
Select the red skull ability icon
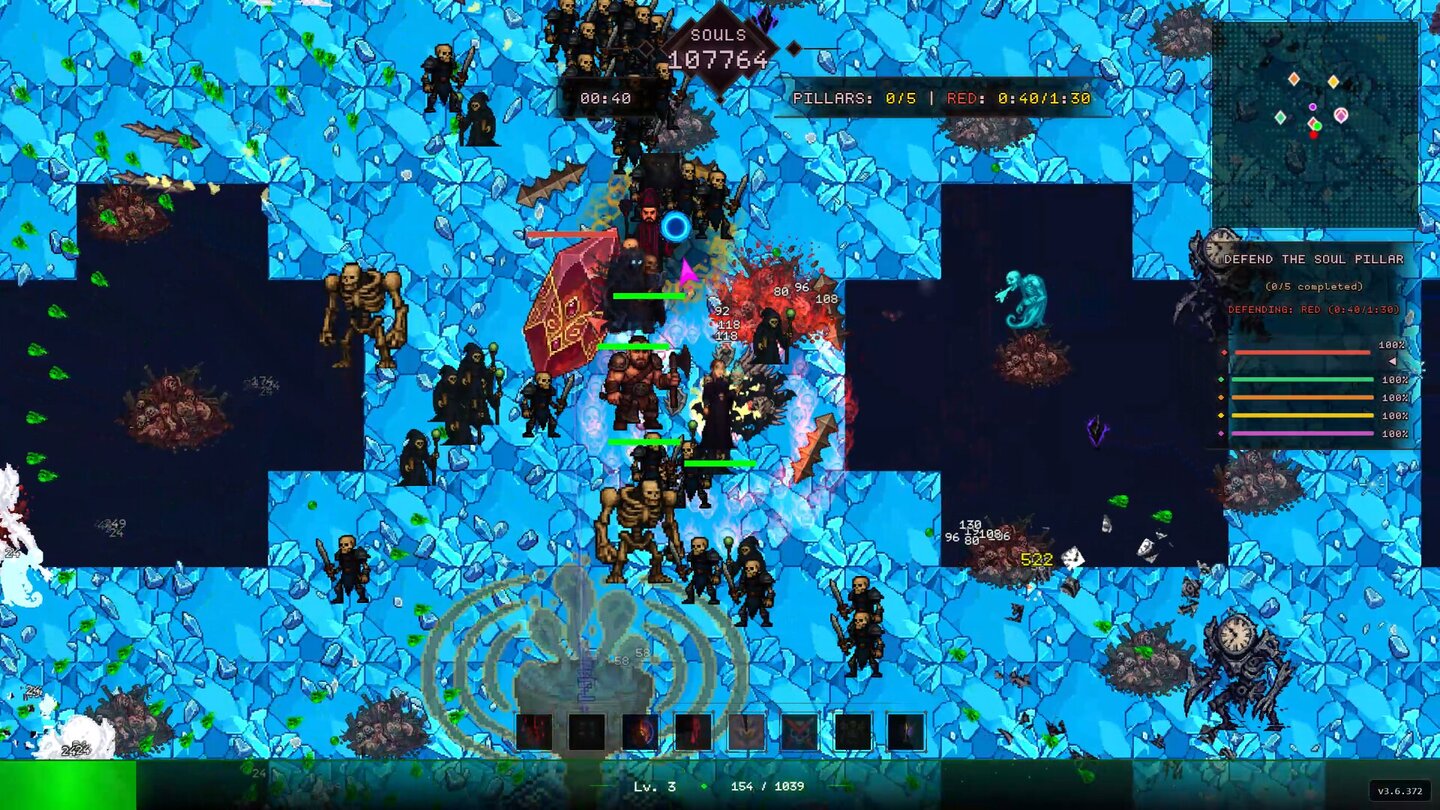(798, 730)
